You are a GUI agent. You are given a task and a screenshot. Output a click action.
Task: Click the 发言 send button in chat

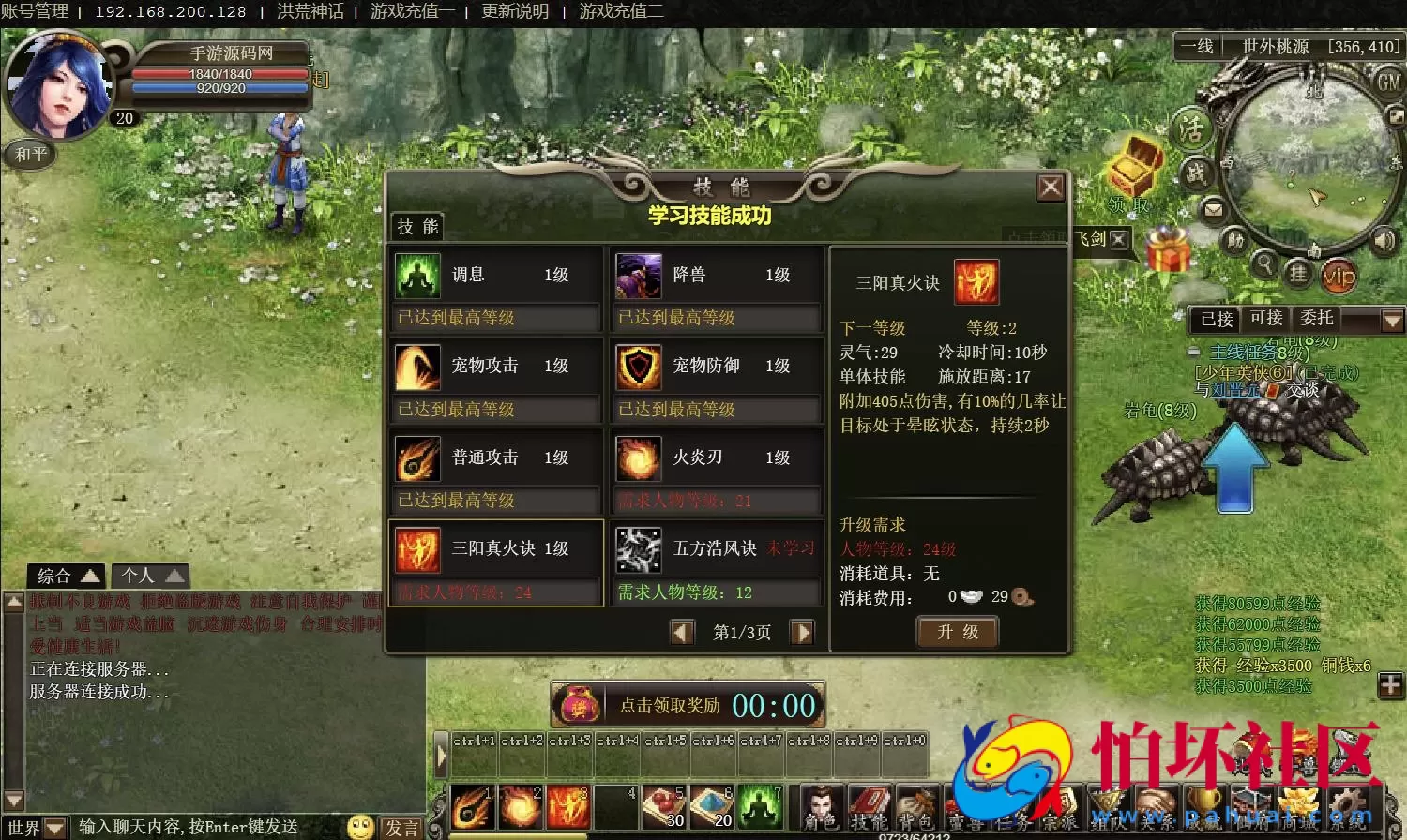tap(401, 828)
